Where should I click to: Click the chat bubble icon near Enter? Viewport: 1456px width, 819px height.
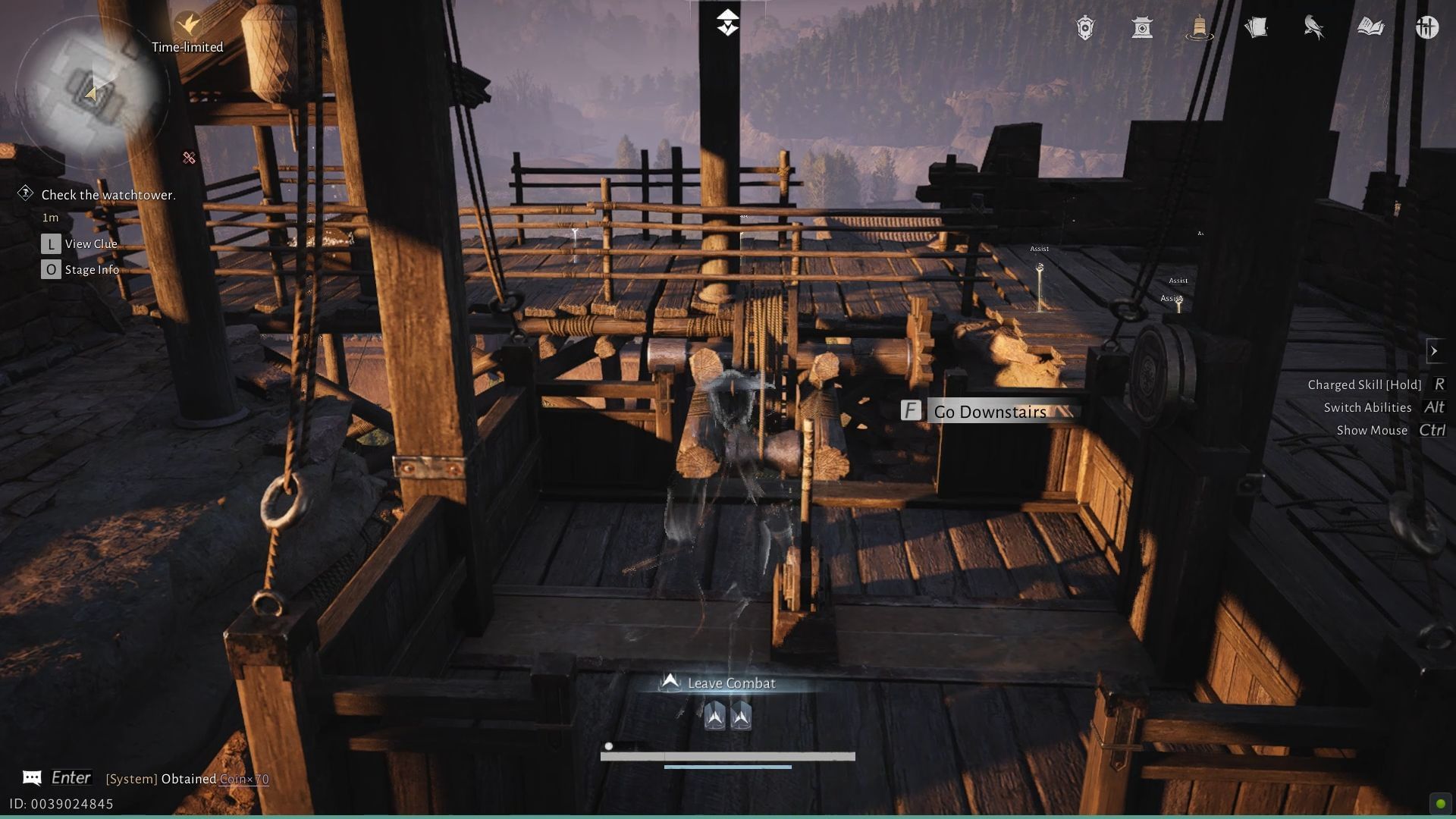[30, 777]
